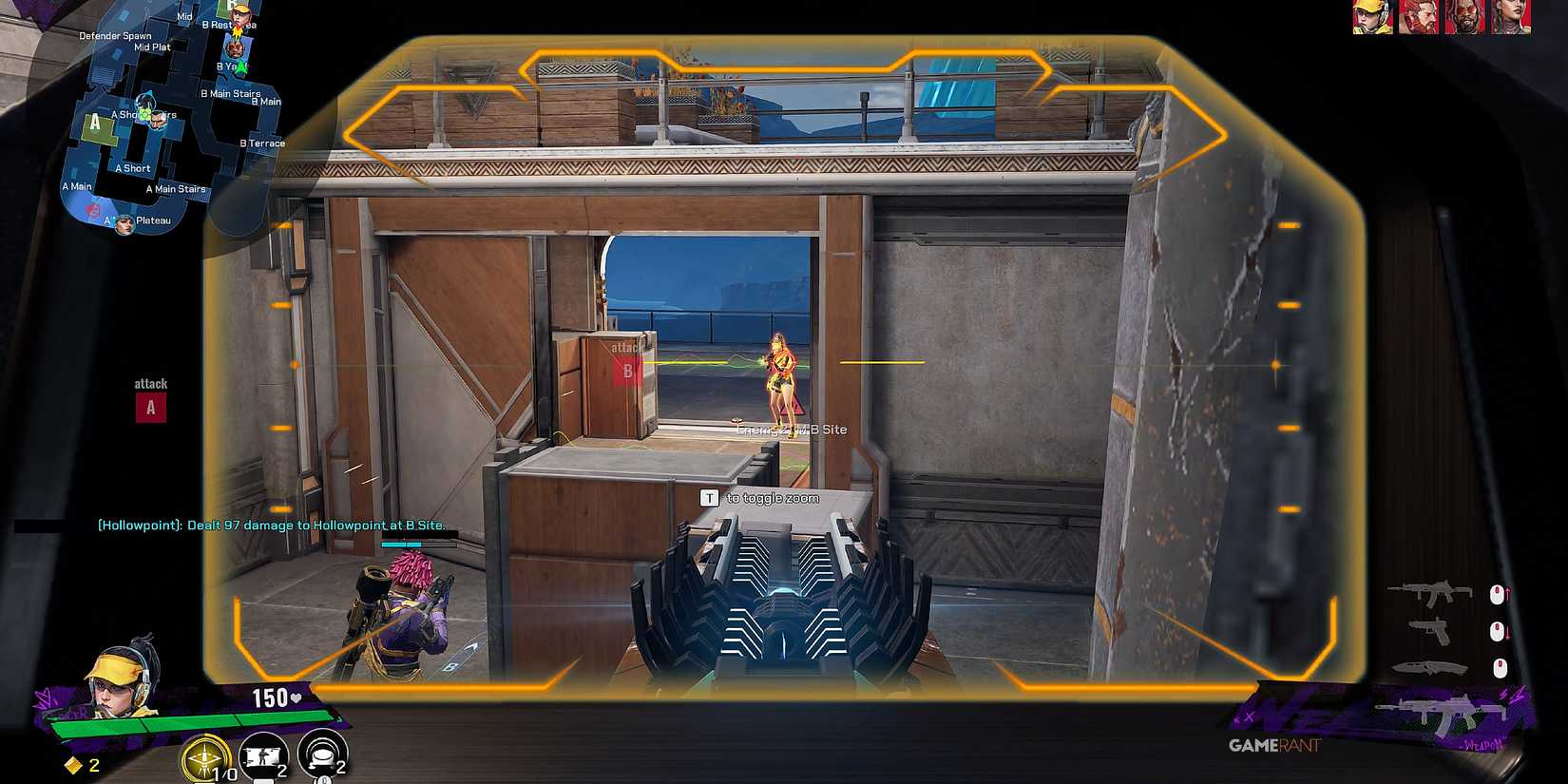Select the ultimate ability icon

pyautogui.click(x=203, y=756)
